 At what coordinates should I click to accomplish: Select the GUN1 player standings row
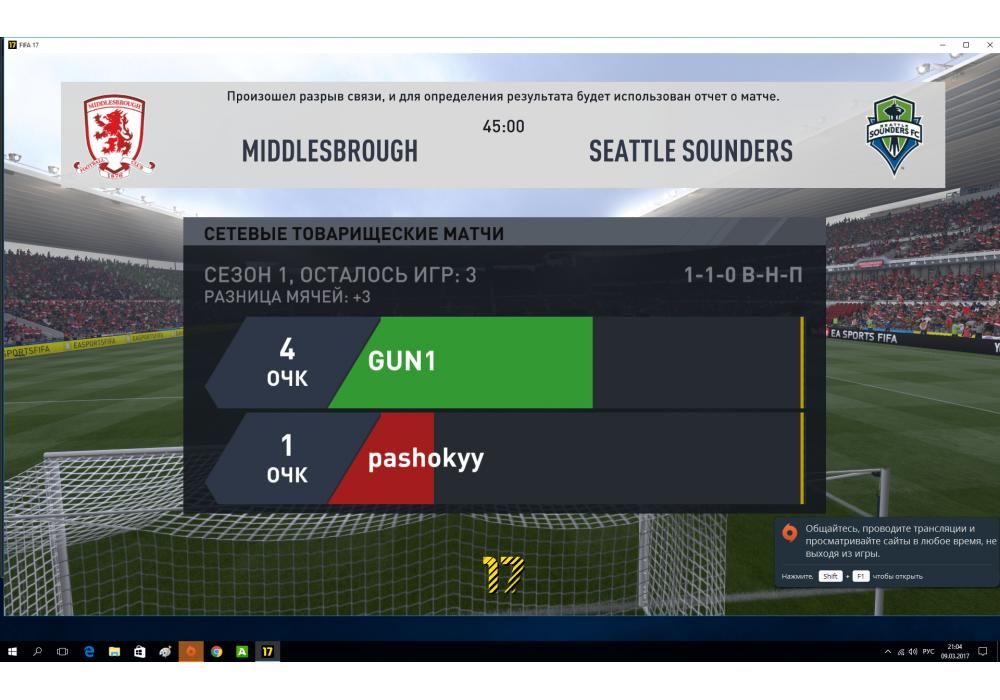pyautogui.click(x=505, y=362)
